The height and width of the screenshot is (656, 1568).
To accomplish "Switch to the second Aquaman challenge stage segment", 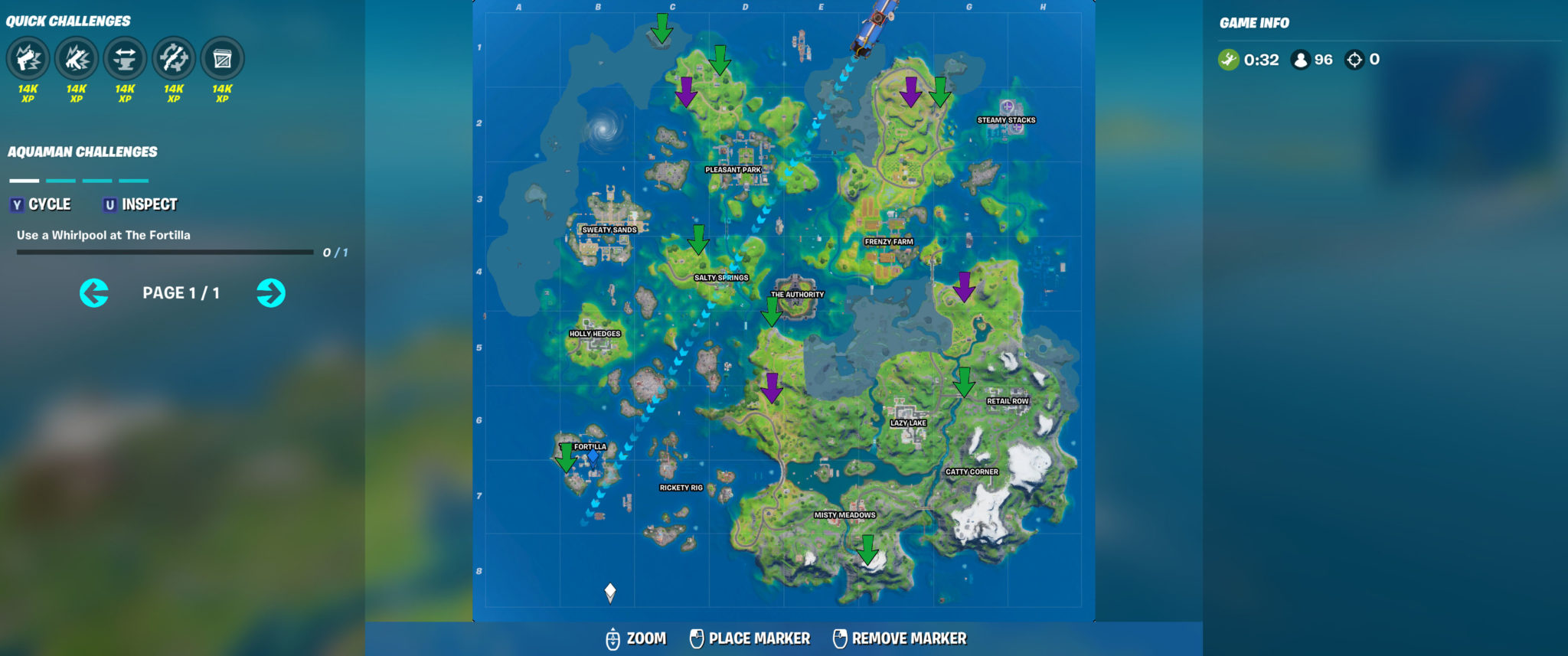I will [x=59, y=181].
